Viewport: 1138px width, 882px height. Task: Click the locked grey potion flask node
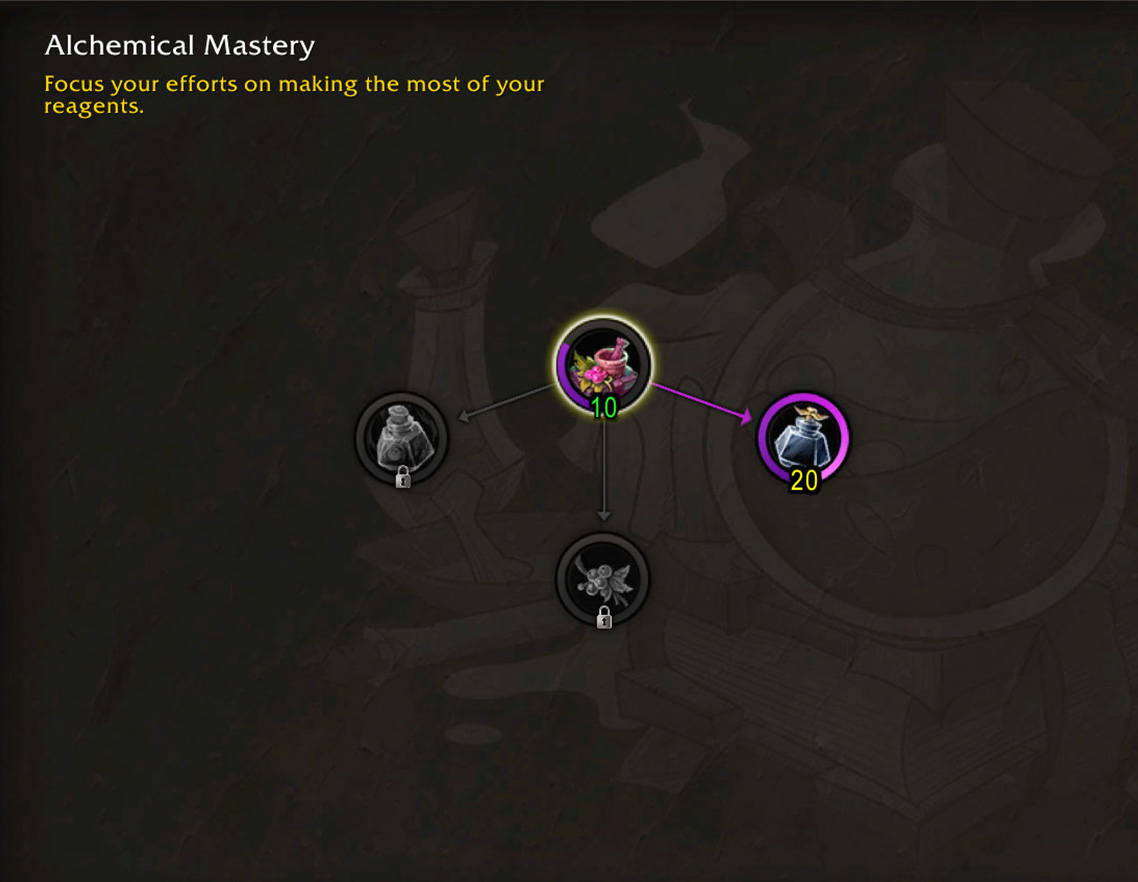pyautogui.click(x=402, y=437)
